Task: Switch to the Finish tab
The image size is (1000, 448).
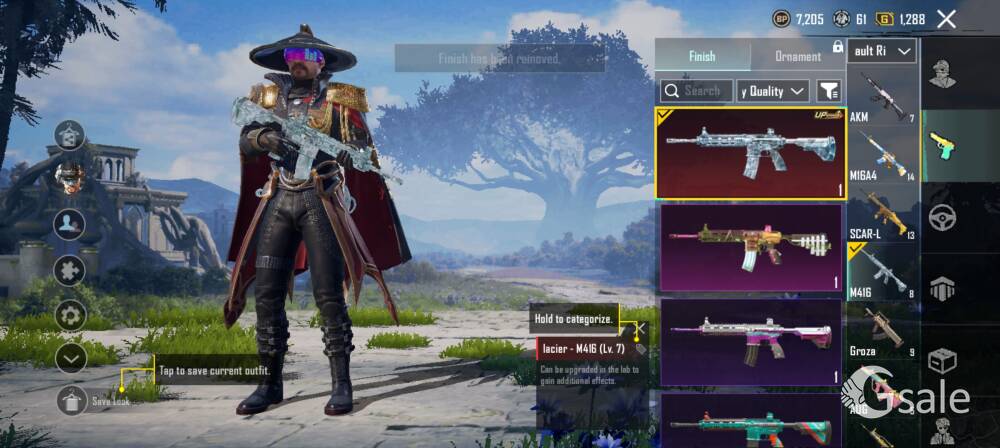Action: (702, 56)
